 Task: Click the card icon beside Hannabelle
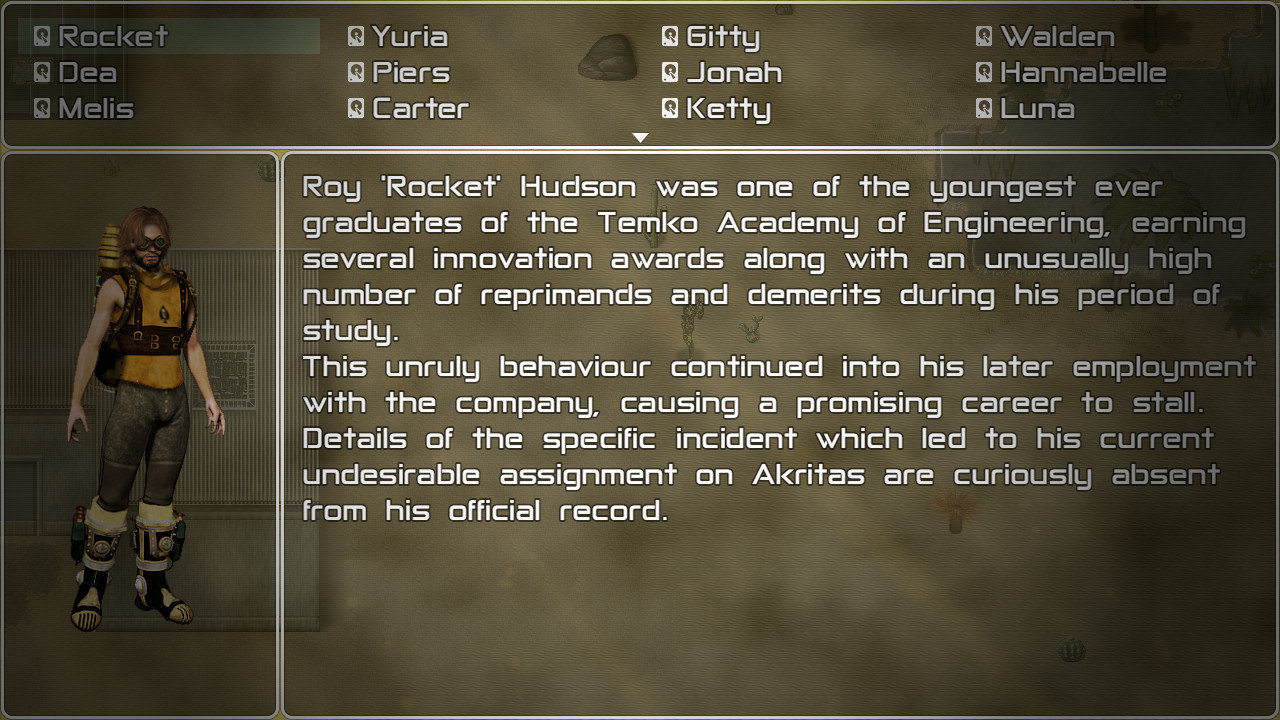point(982,72)
